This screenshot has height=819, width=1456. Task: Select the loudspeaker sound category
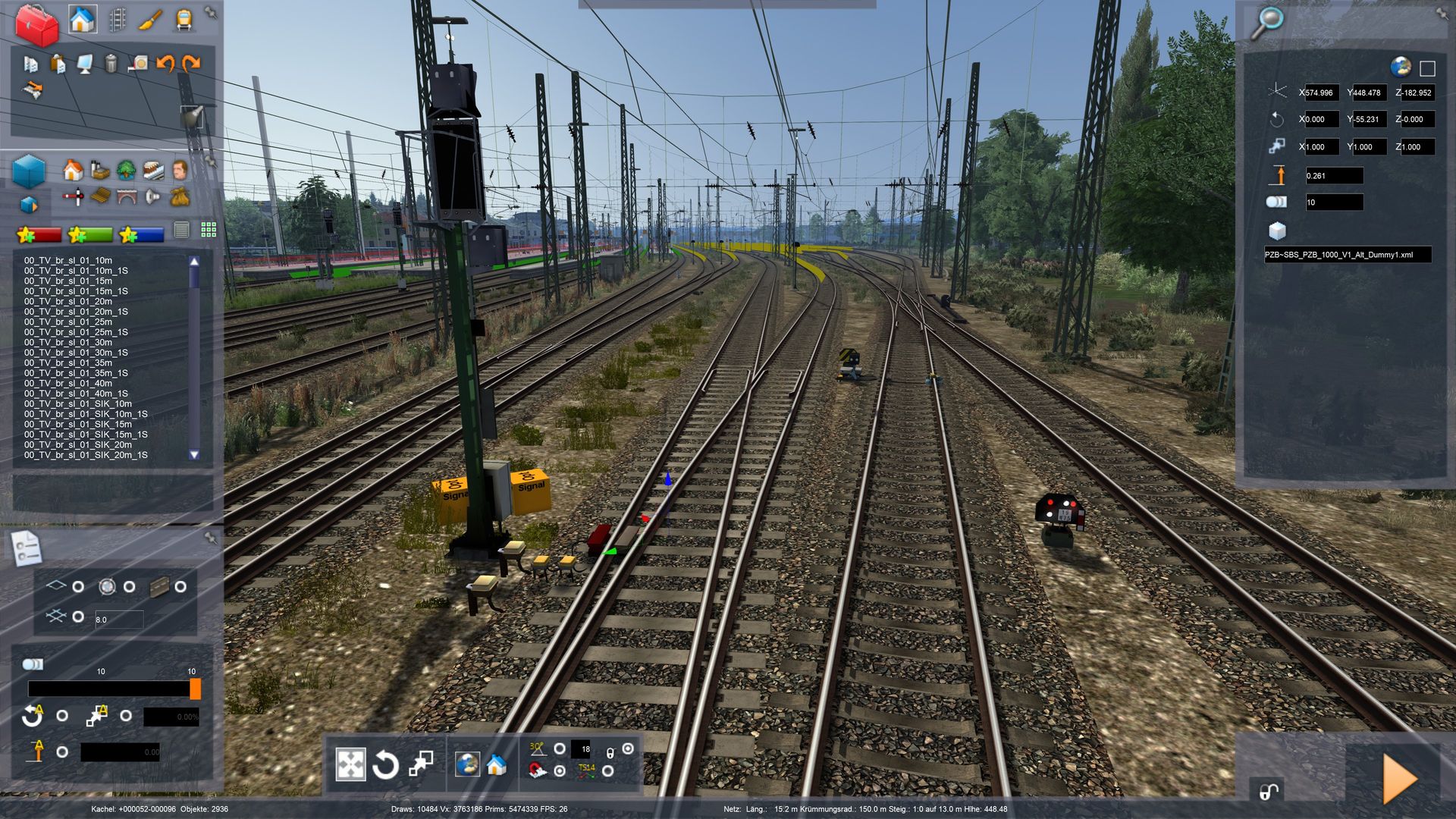click(153, 197)
